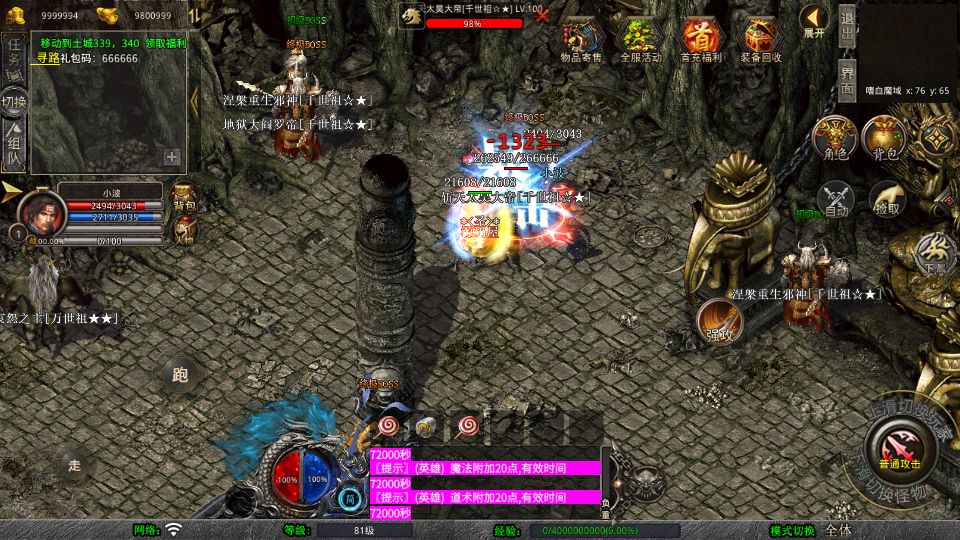Switch to the 任务 quest tab
Viewport: 960px width, 540px height.
[15, 57]
